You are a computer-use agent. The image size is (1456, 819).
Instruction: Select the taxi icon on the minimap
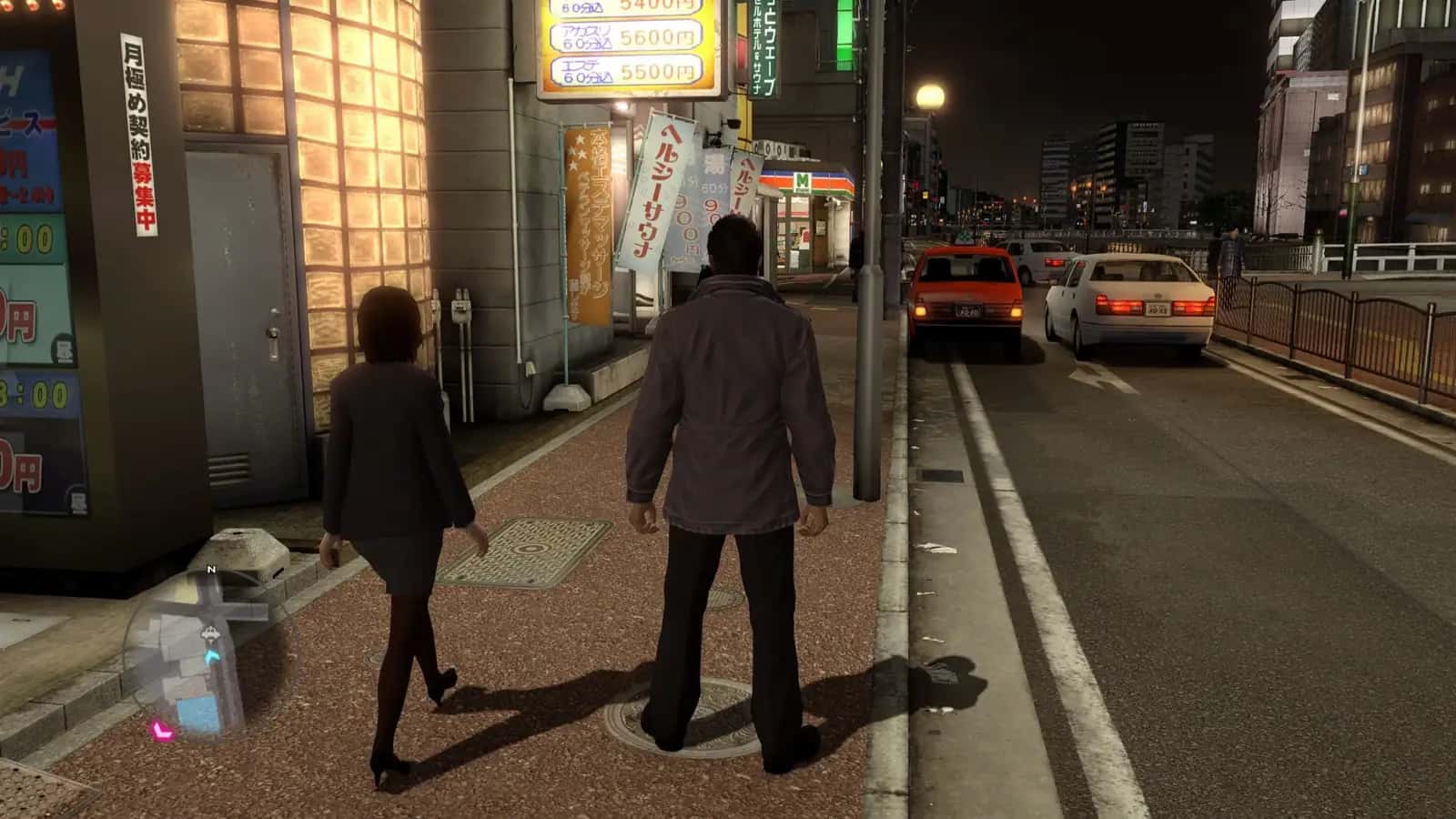(209, 633)
